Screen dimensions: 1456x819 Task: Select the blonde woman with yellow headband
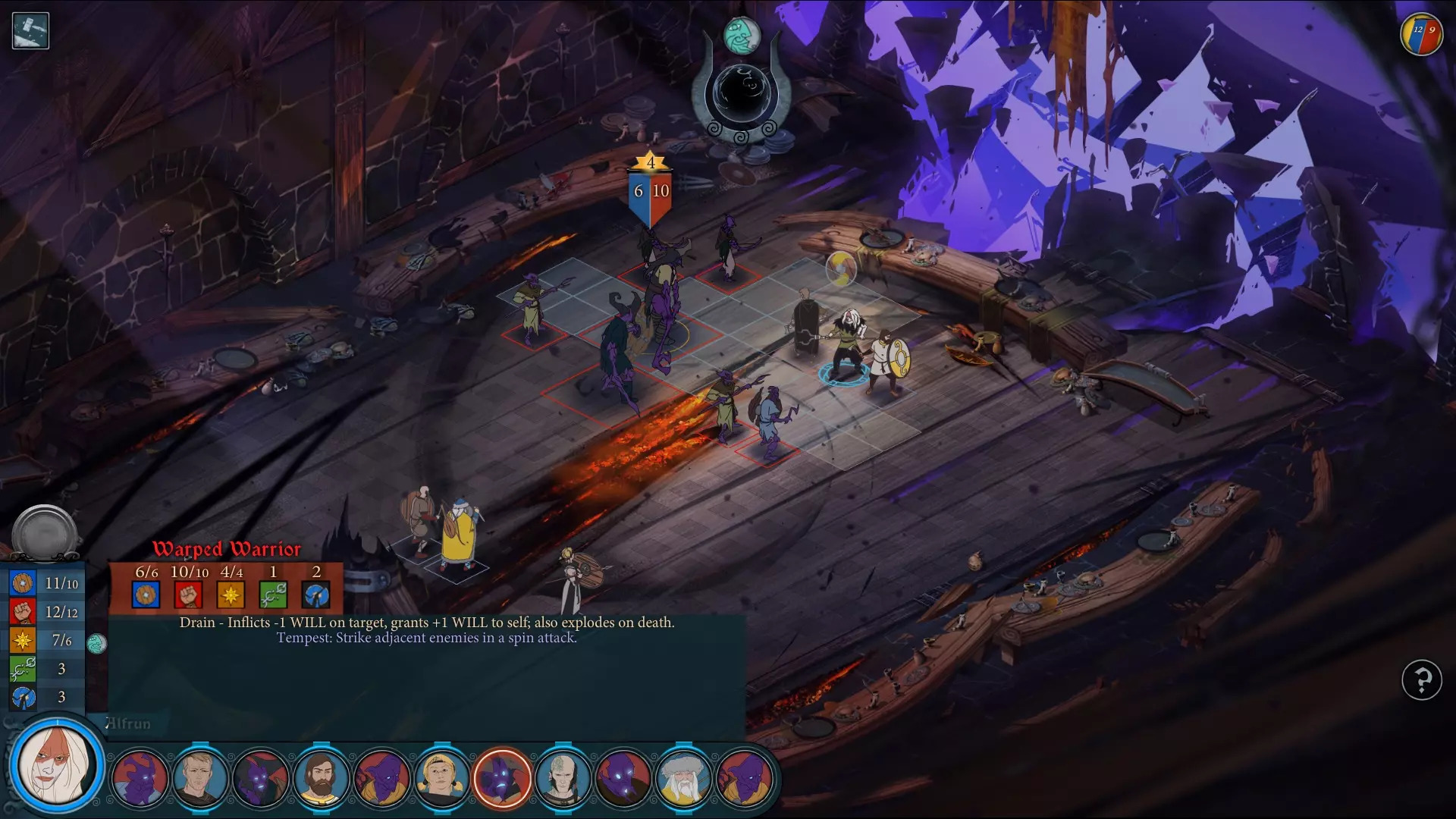point(441,778)
